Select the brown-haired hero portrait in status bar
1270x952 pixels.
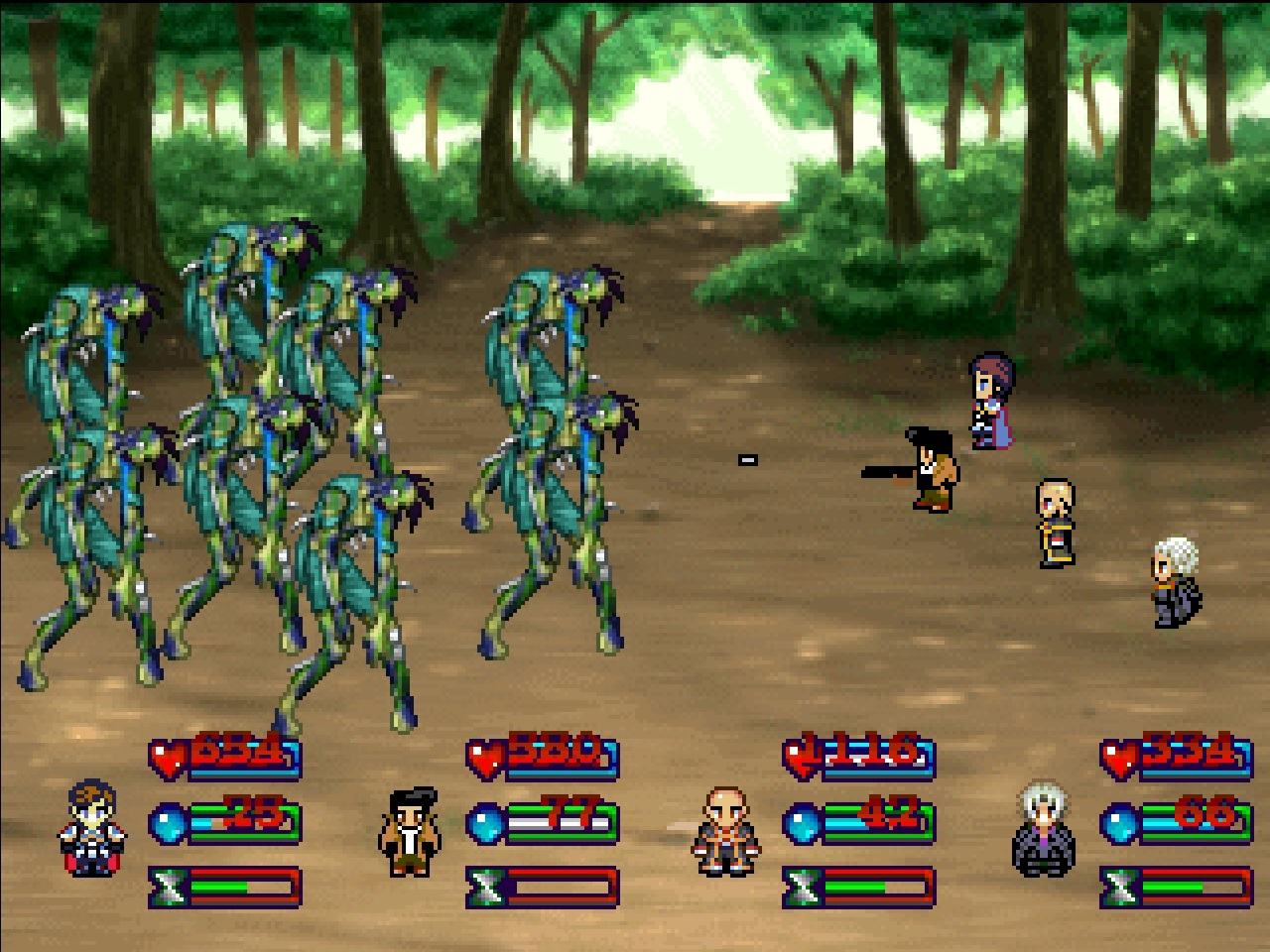[x=92, y=828]
